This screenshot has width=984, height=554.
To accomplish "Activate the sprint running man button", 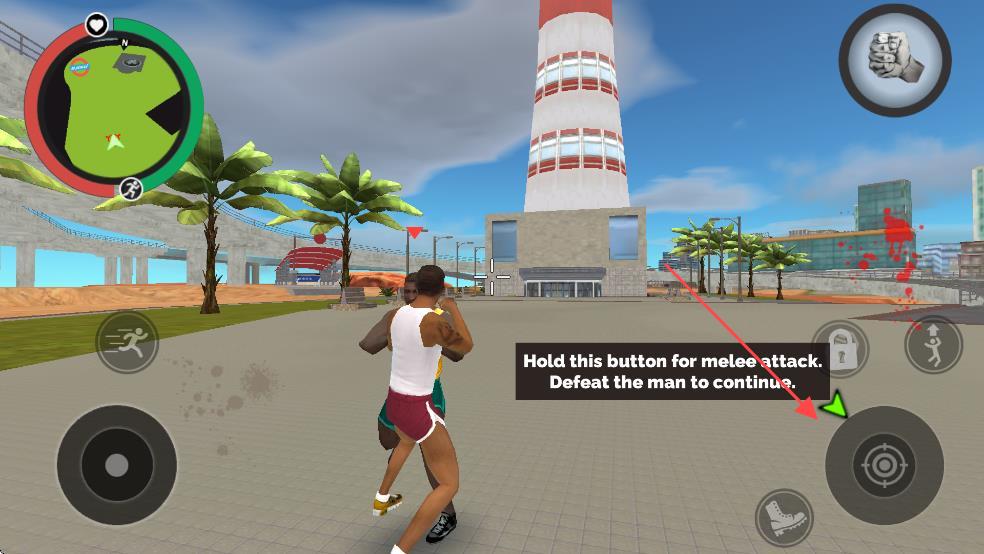I will coord(127,342).
